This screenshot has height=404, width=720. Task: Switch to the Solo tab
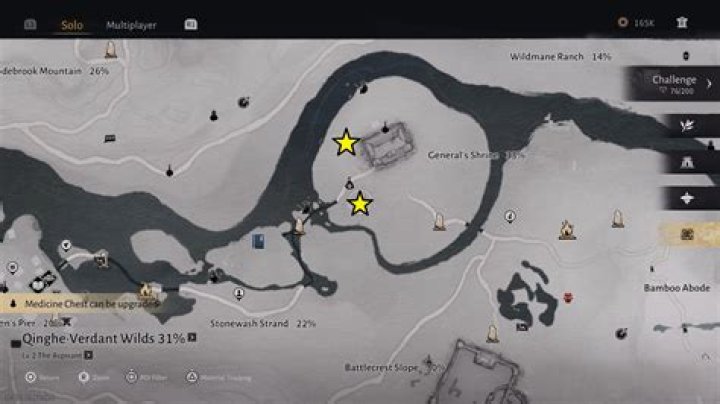tap(71, 24)
